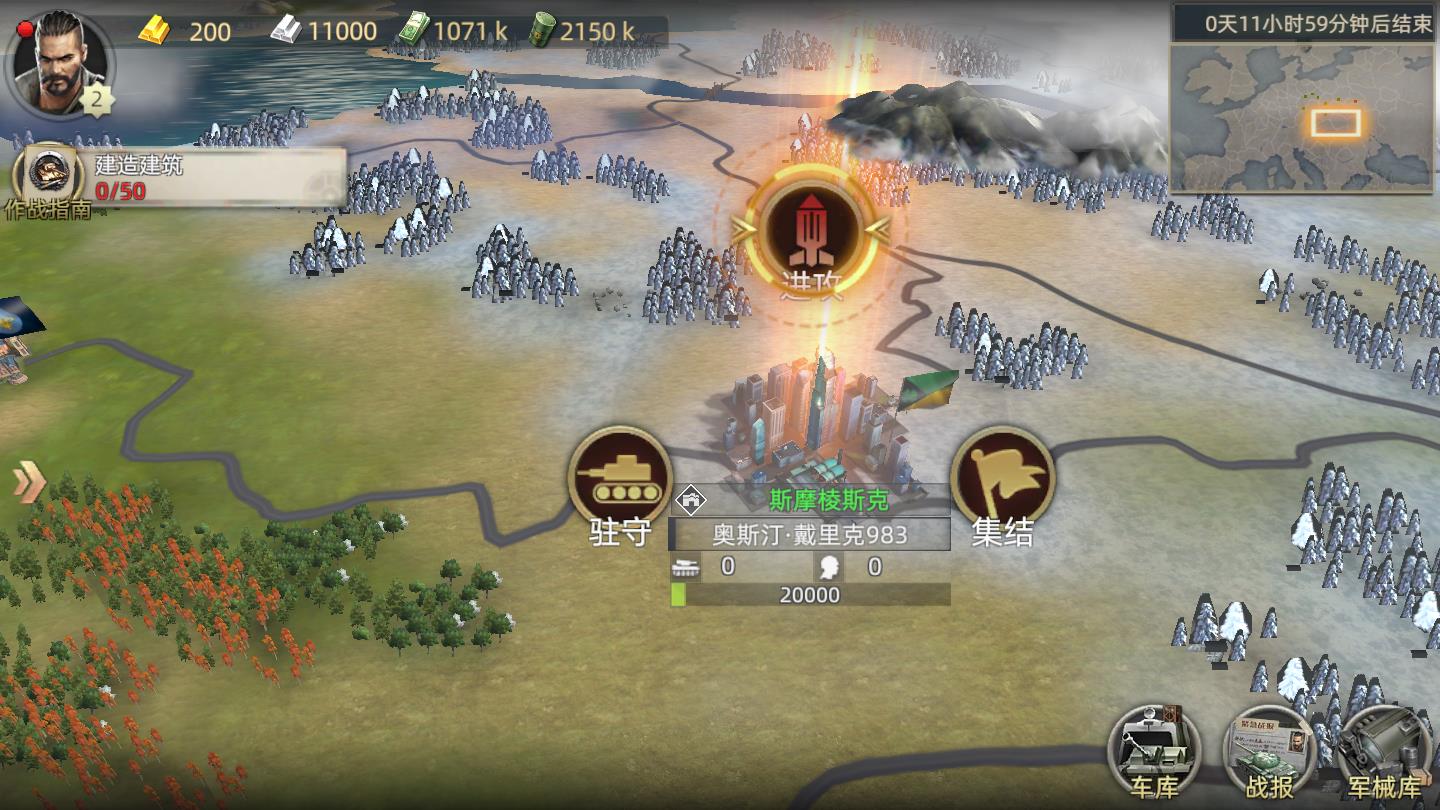Viewport: 1440px width, 810px height.
Task: Choose the 驻守 garrison tank button
Action: [x=620, y=479]
